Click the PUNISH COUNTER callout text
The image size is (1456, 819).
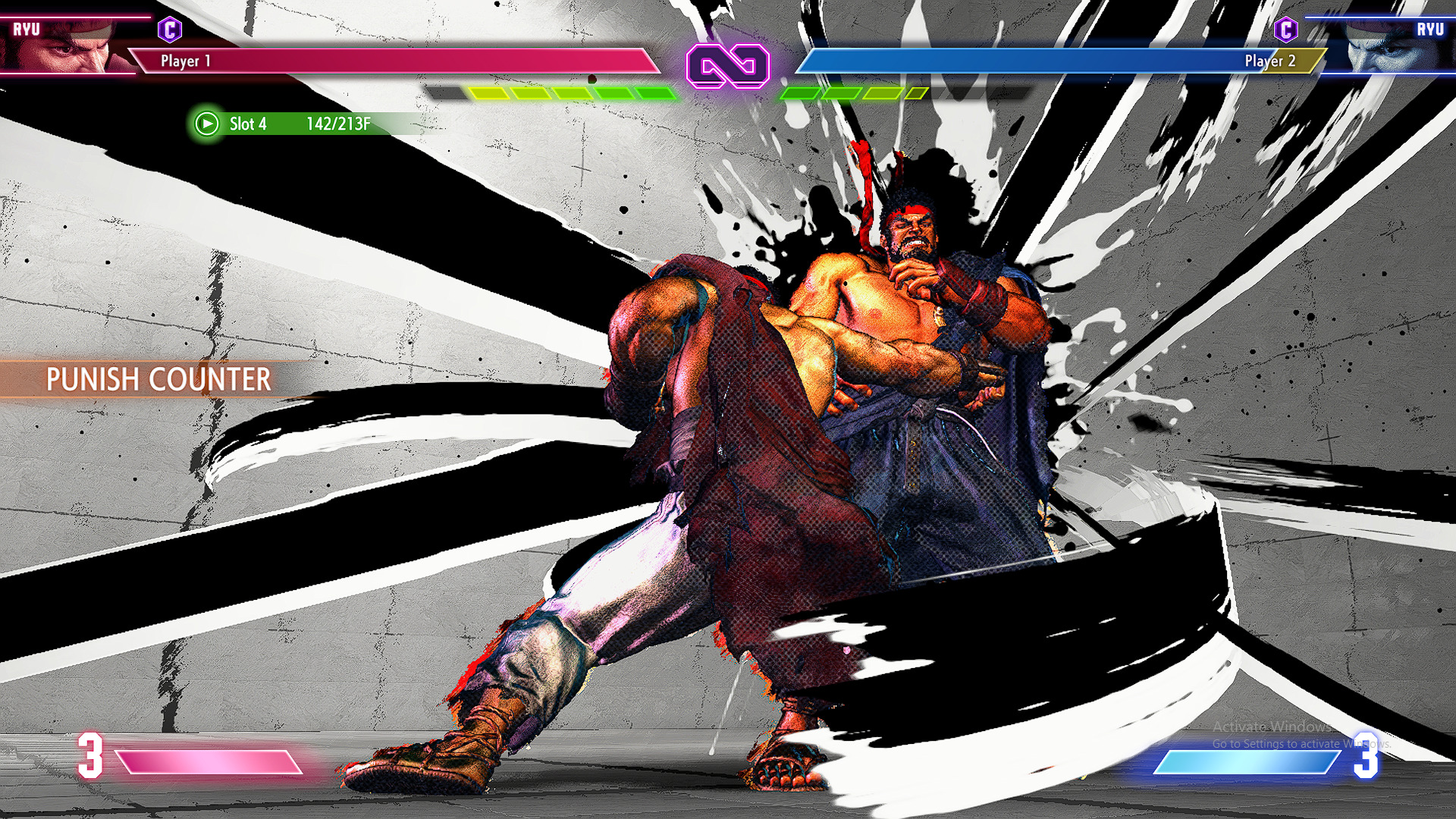tap(158, 380)
